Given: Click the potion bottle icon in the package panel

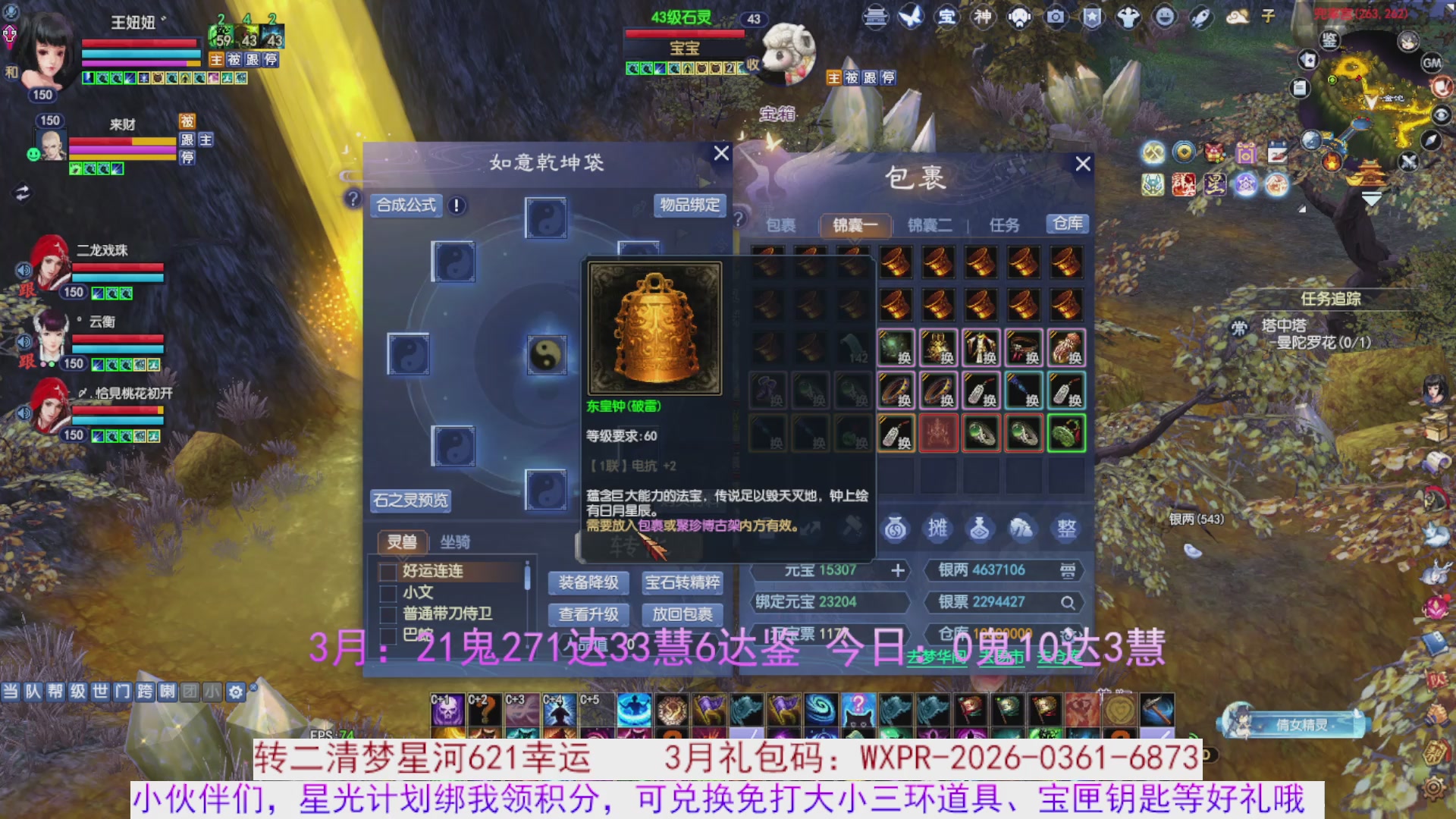Looking at the screenshot, I should 979,529.
